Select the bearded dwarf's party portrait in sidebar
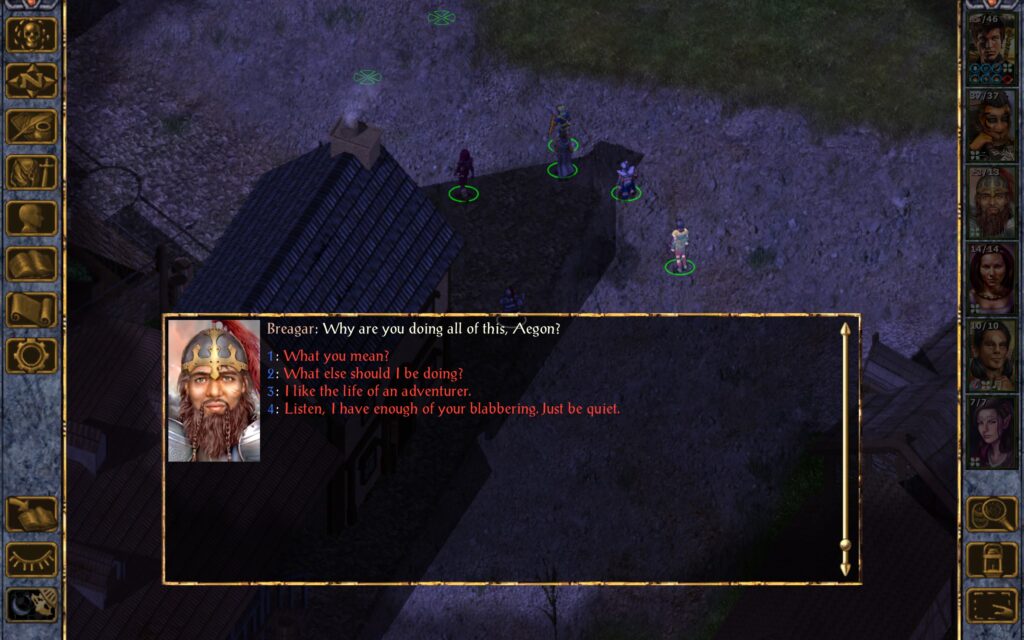The height and width of the screenshot is (640, 1024). (990, 204)
